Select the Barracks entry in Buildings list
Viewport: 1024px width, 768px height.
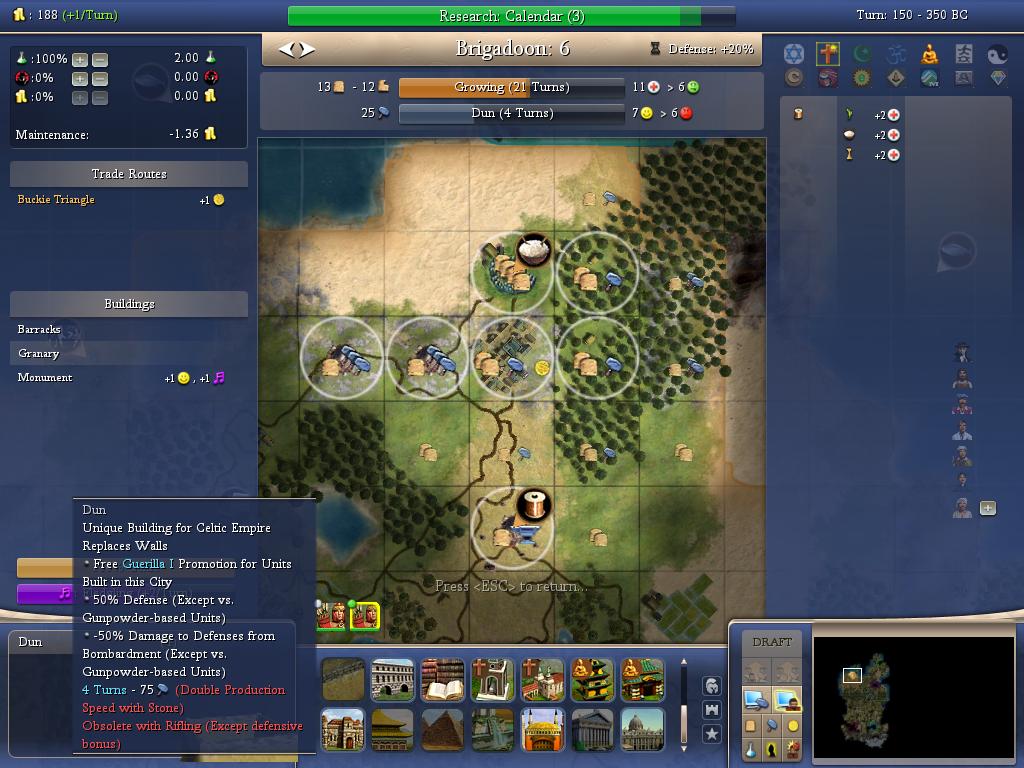[x=39, y=329]
